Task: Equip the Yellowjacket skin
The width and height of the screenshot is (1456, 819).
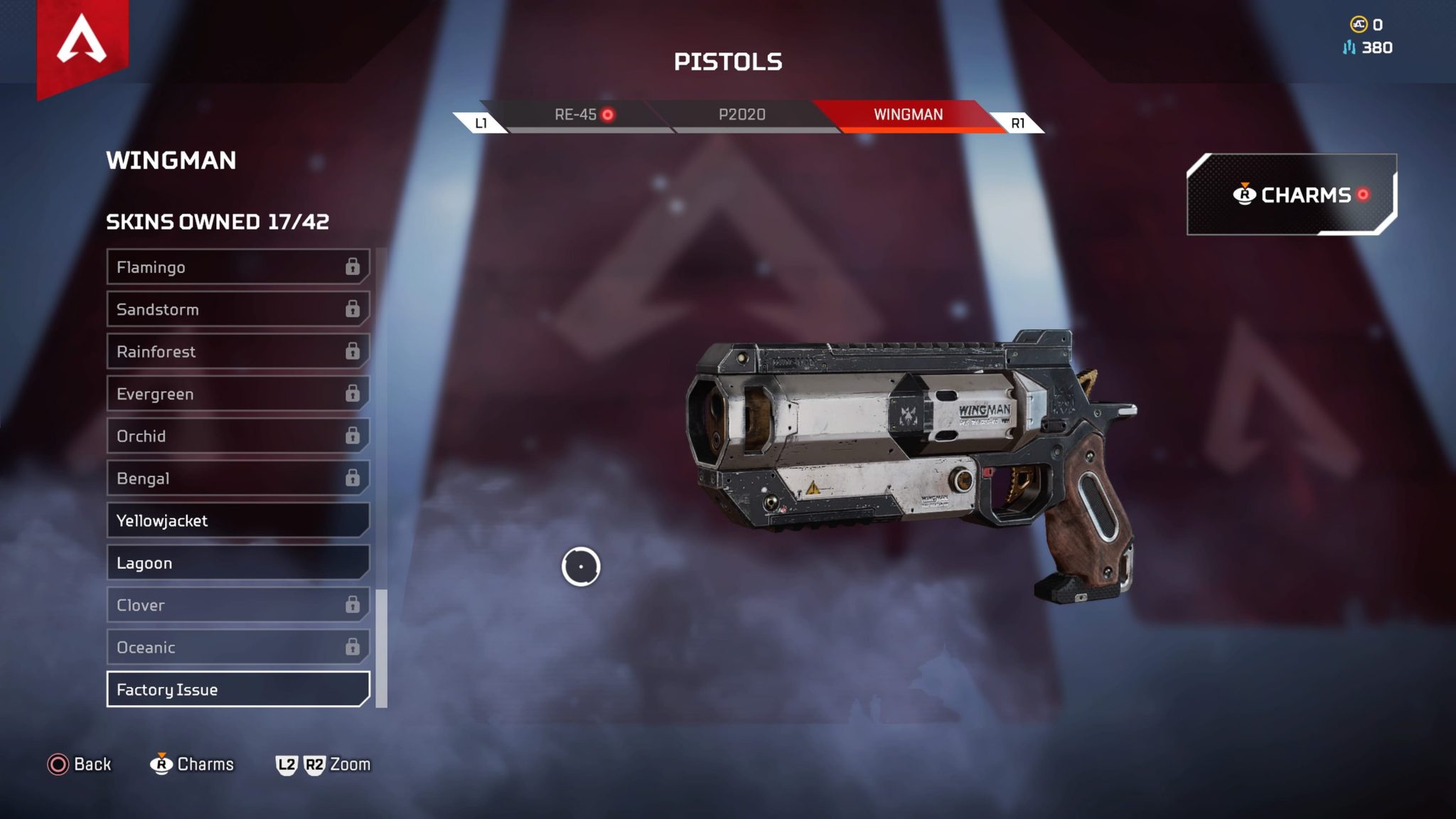Action: [237, 520]
